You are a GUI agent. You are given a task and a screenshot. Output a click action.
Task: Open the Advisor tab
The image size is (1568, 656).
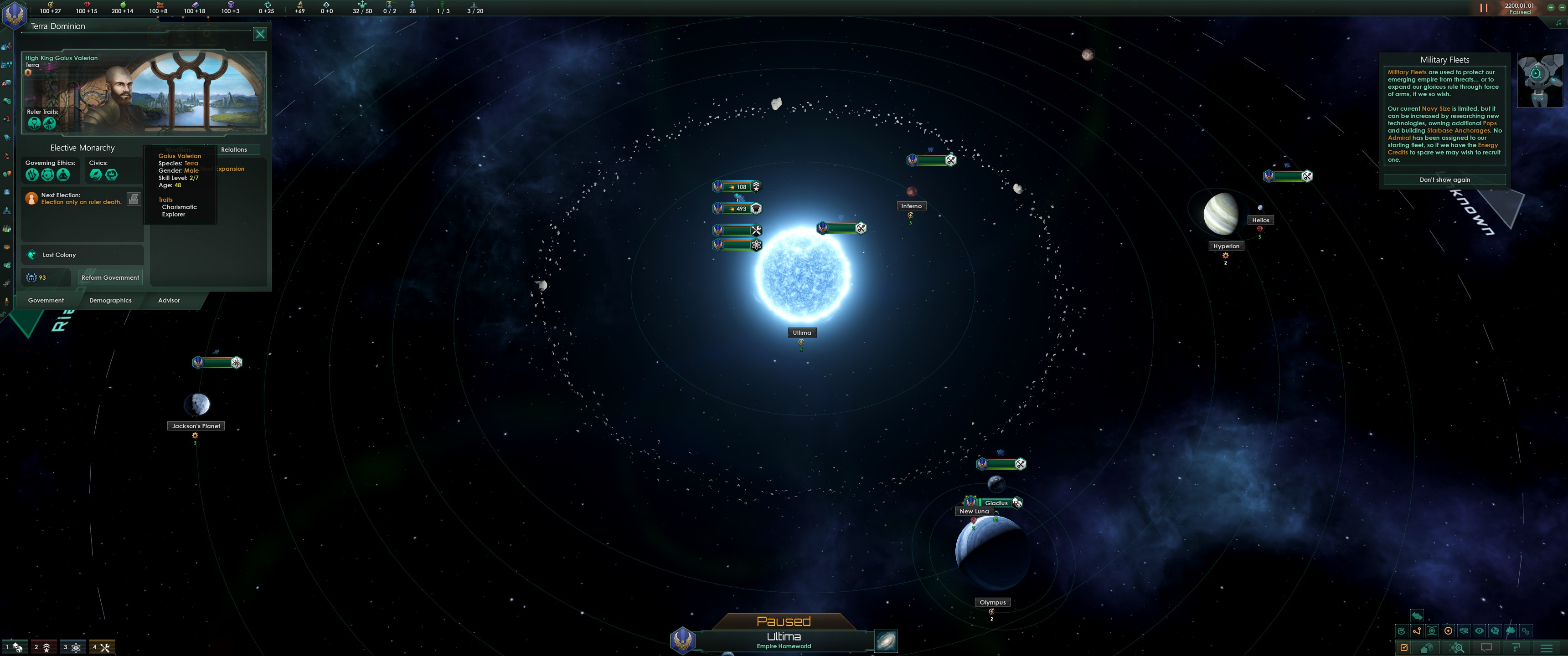(x=169, y=300)
